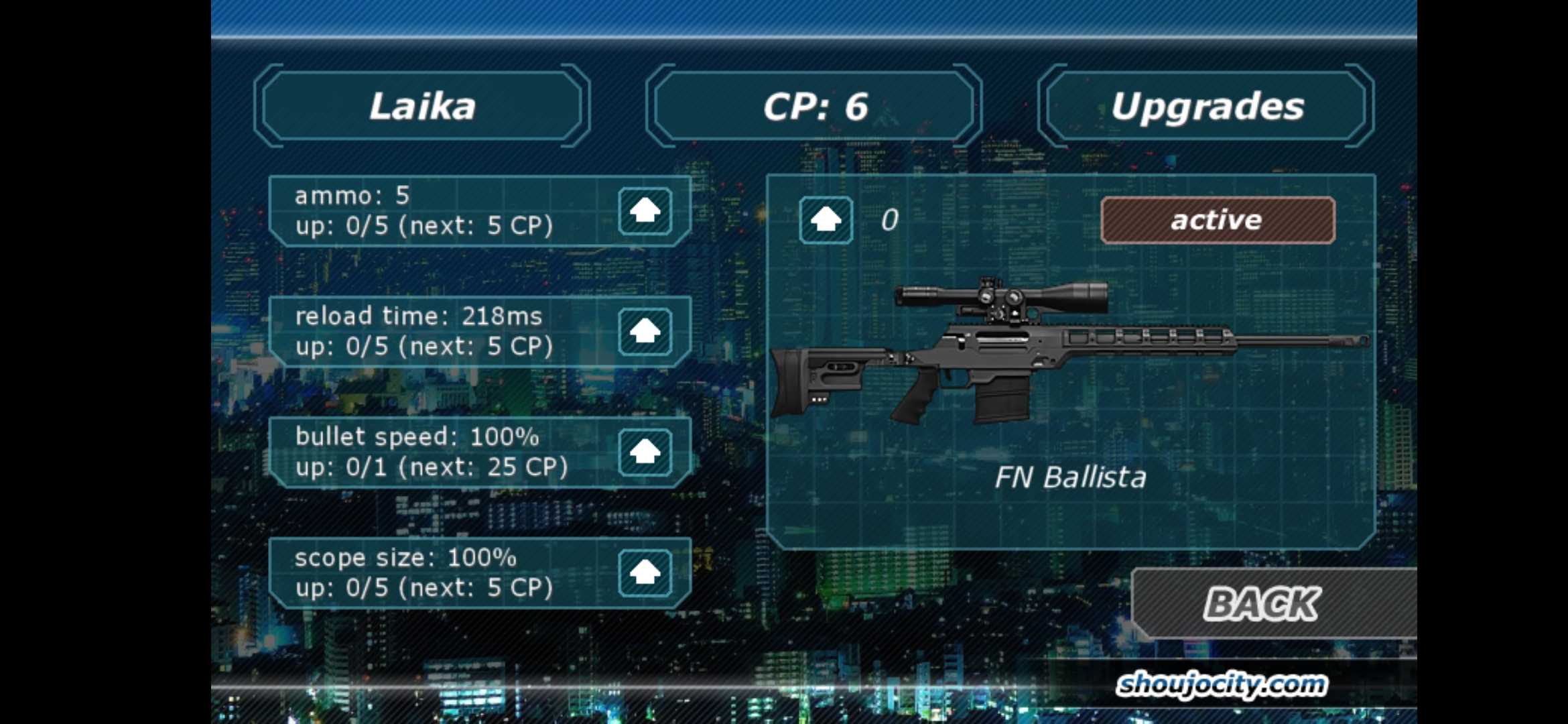Click the brown active weapon button
This screenshot has width=1568, height=724.
tap(1217, 220)
